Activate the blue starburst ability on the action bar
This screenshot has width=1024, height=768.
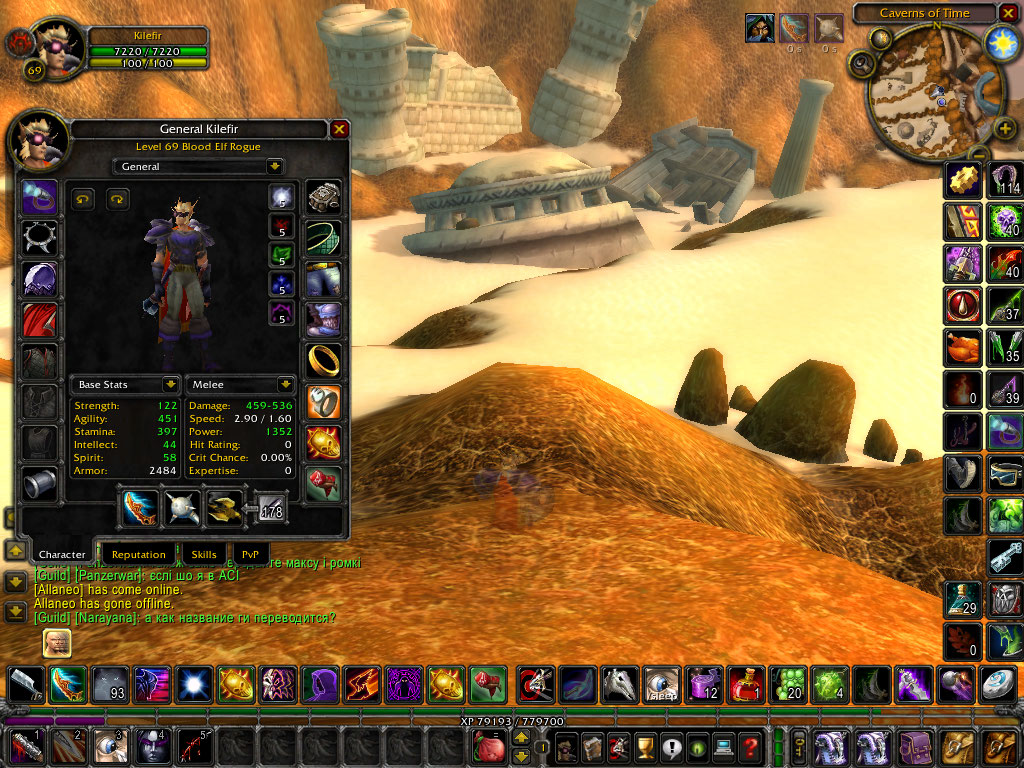coord(192,684)
